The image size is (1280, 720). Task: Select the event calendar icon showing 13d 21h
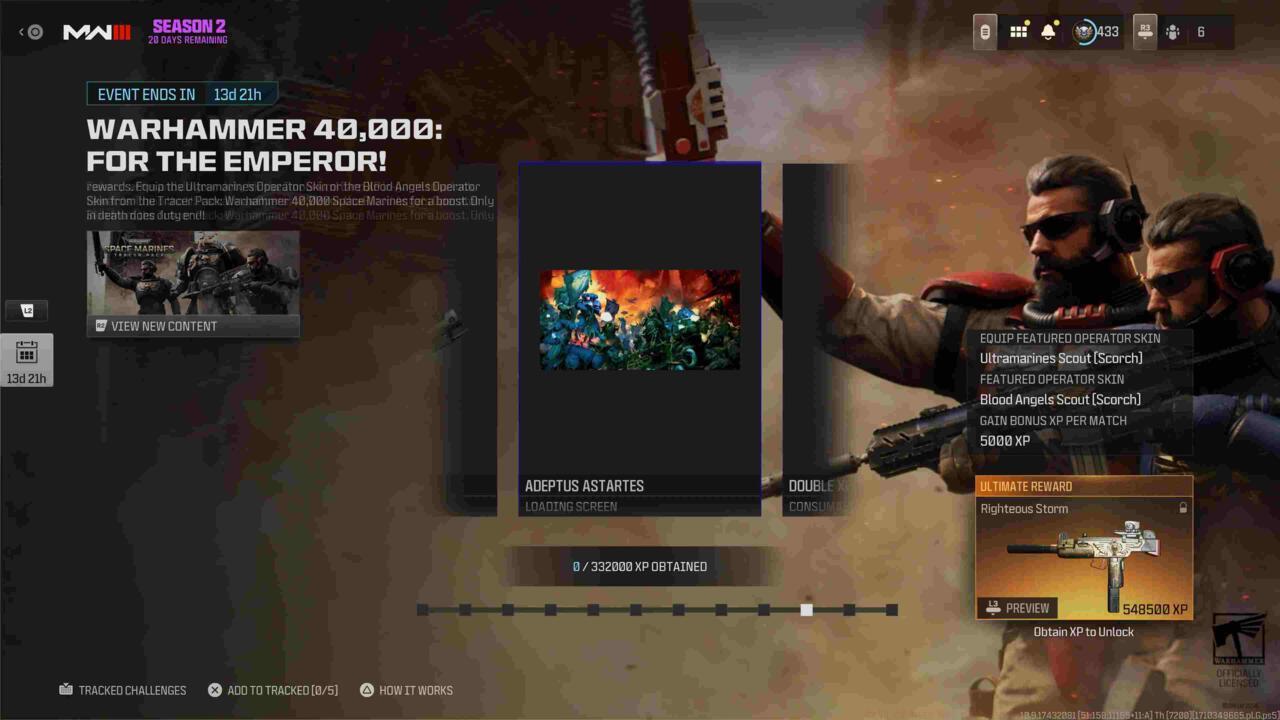click(27, 360)
